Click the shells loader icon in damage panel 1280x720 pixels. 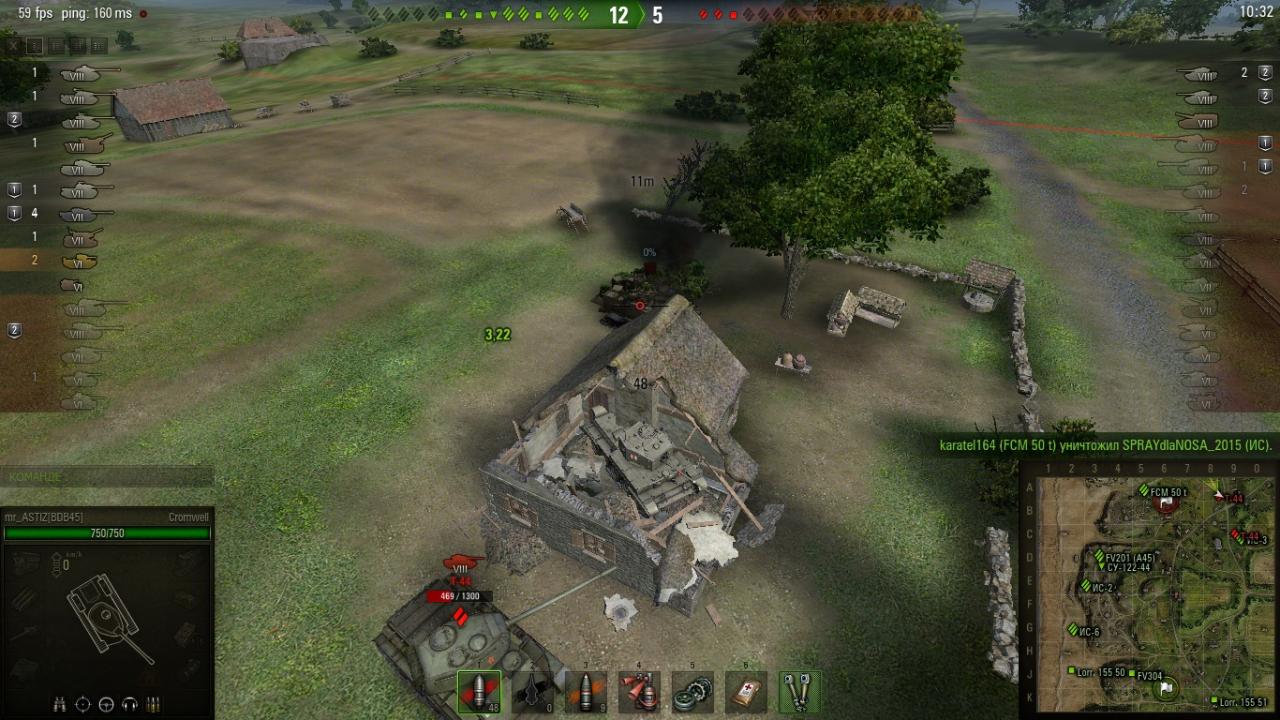click(x=153, y=704)
